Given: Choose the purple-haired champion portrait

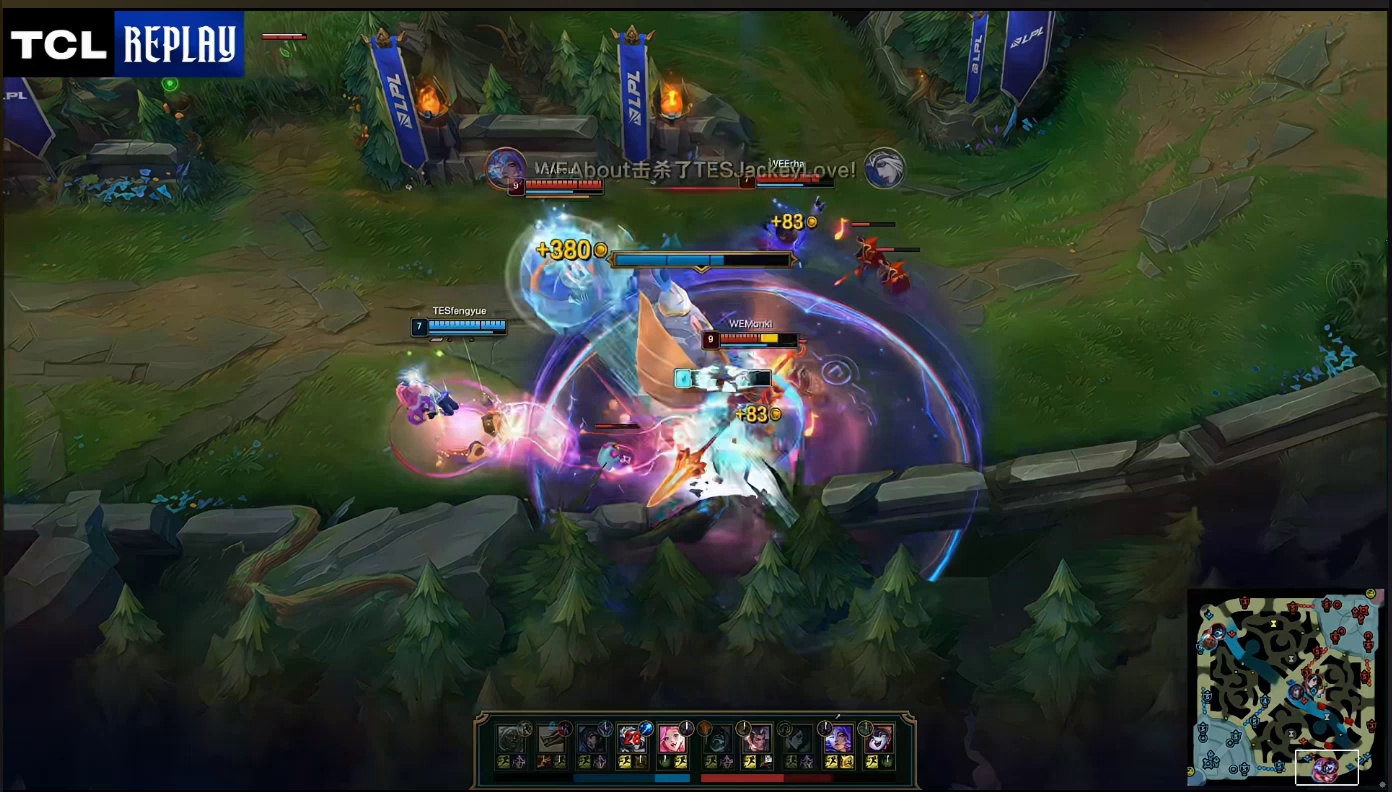Looking at the screenshot, I should click(x=838, y=740).
